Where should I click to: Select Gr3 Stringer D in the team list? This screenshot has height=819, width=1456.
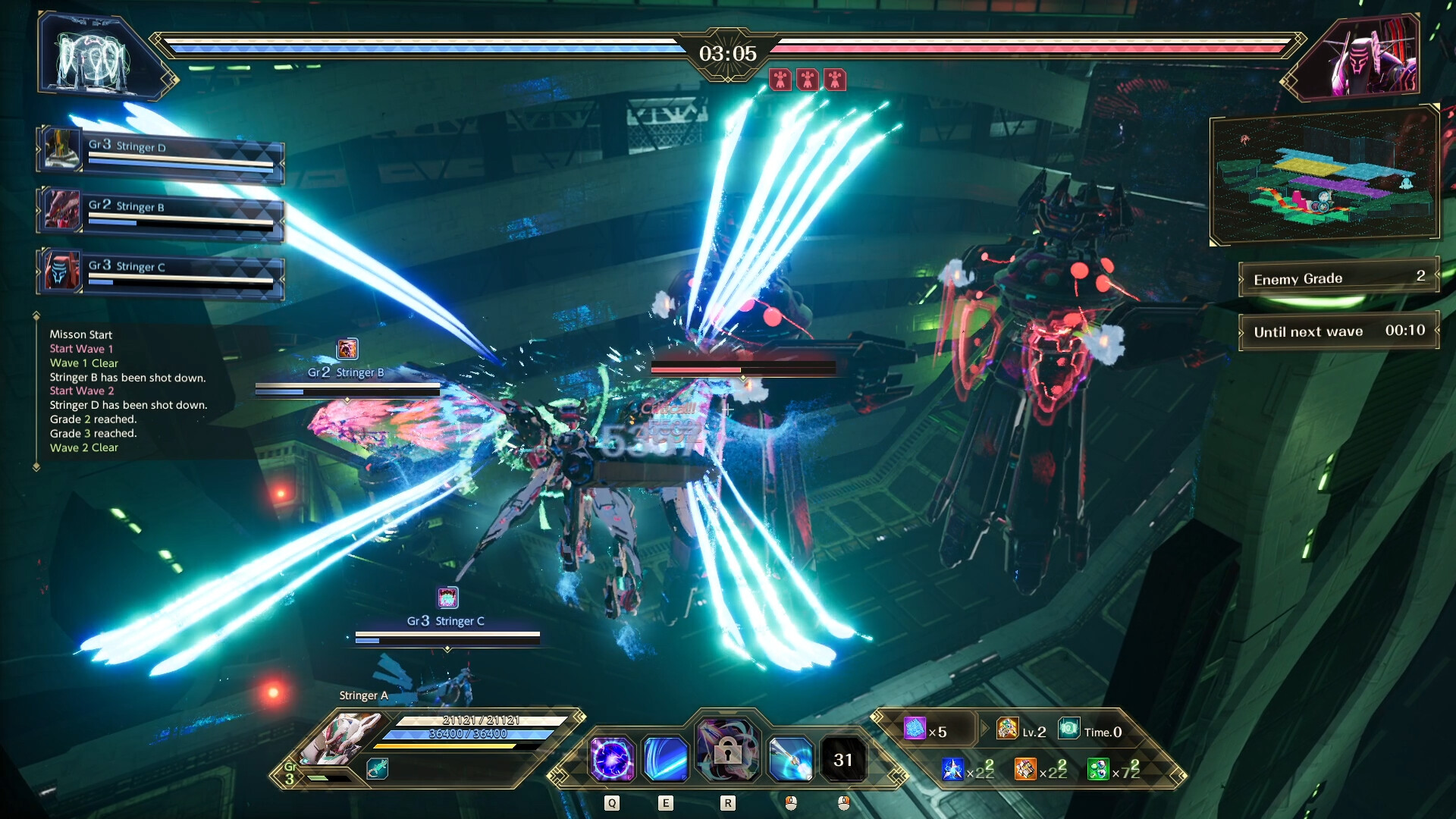pos(161,150)
